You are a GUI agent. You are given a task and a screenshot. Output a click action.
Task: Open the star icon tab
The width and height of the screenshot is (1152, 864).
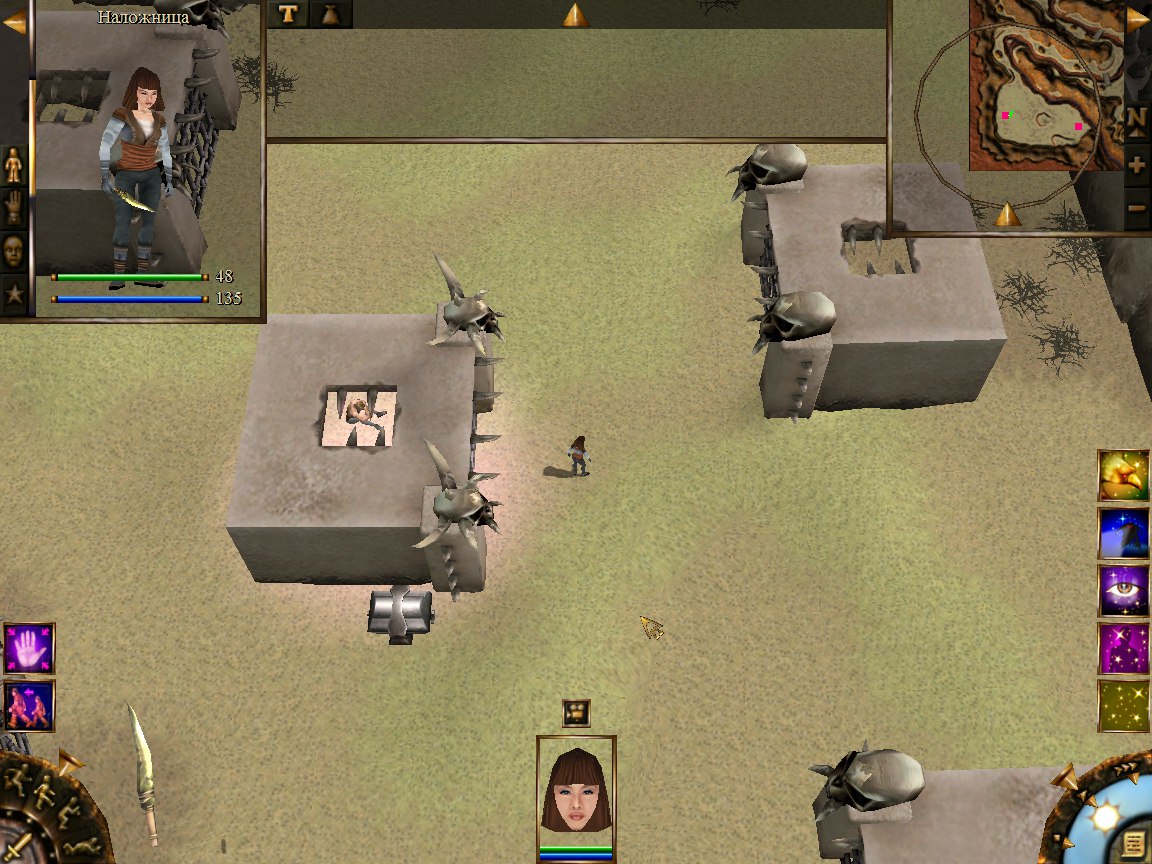[14, 295]
